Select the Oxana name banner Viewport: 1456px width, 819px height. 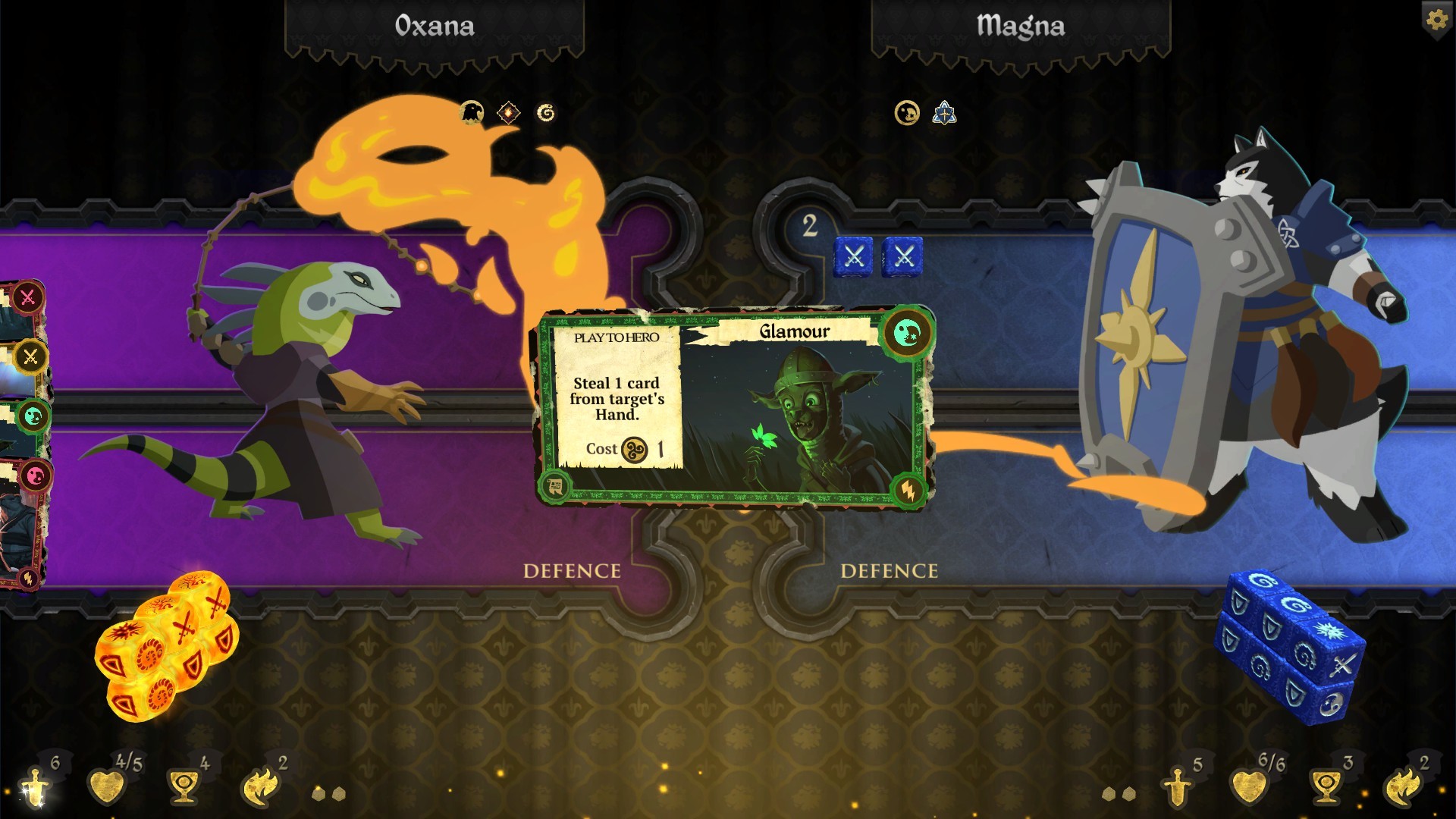pos(435,25)
